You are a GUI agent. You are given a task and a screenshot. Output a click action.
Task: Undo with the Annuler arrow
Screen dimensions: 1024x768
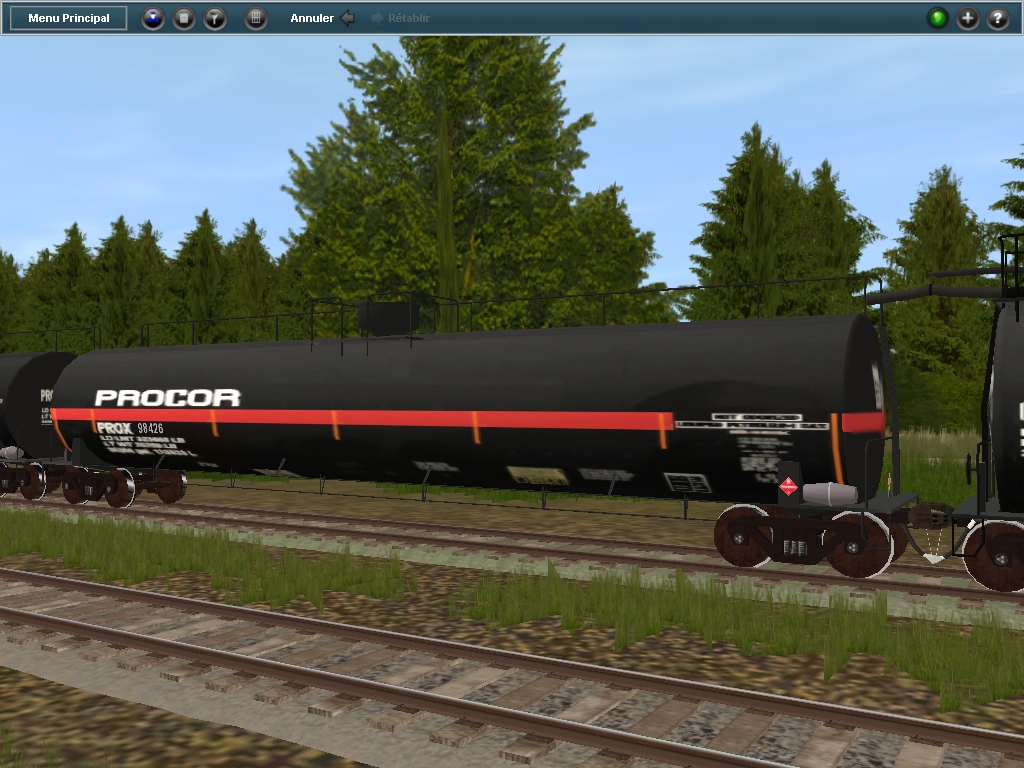pyautogui.click(x=347, y=18)
